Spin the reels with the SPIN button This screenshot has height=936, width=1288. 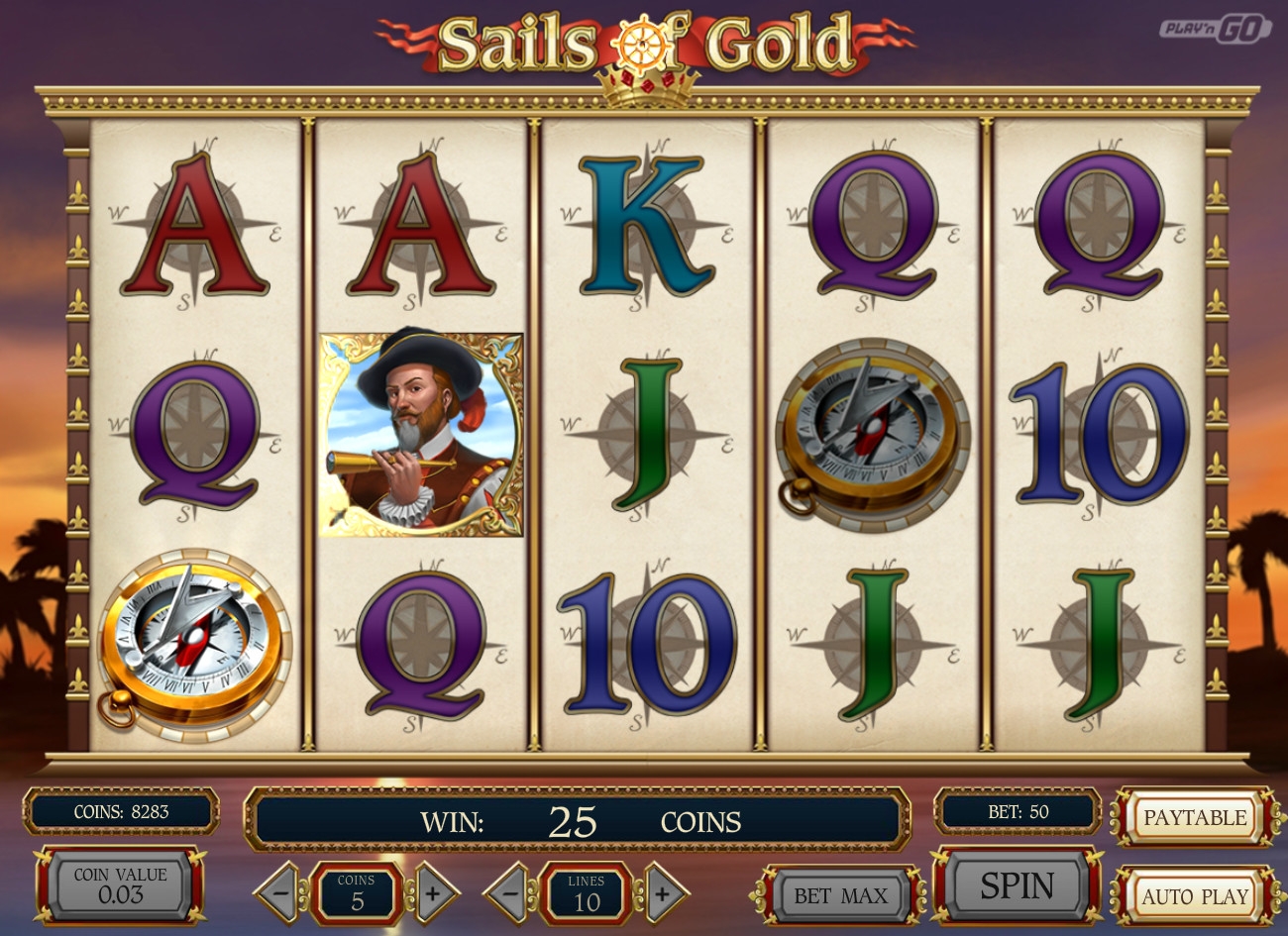point(1017,884)
